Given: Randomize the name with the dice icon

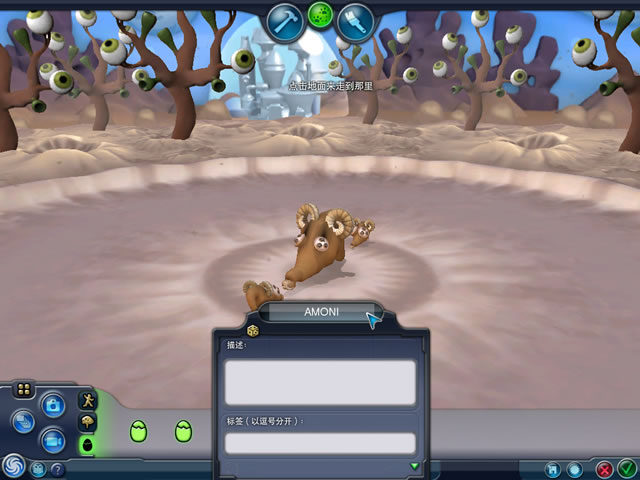Looking at the screenshot, I should pos(252,331).
